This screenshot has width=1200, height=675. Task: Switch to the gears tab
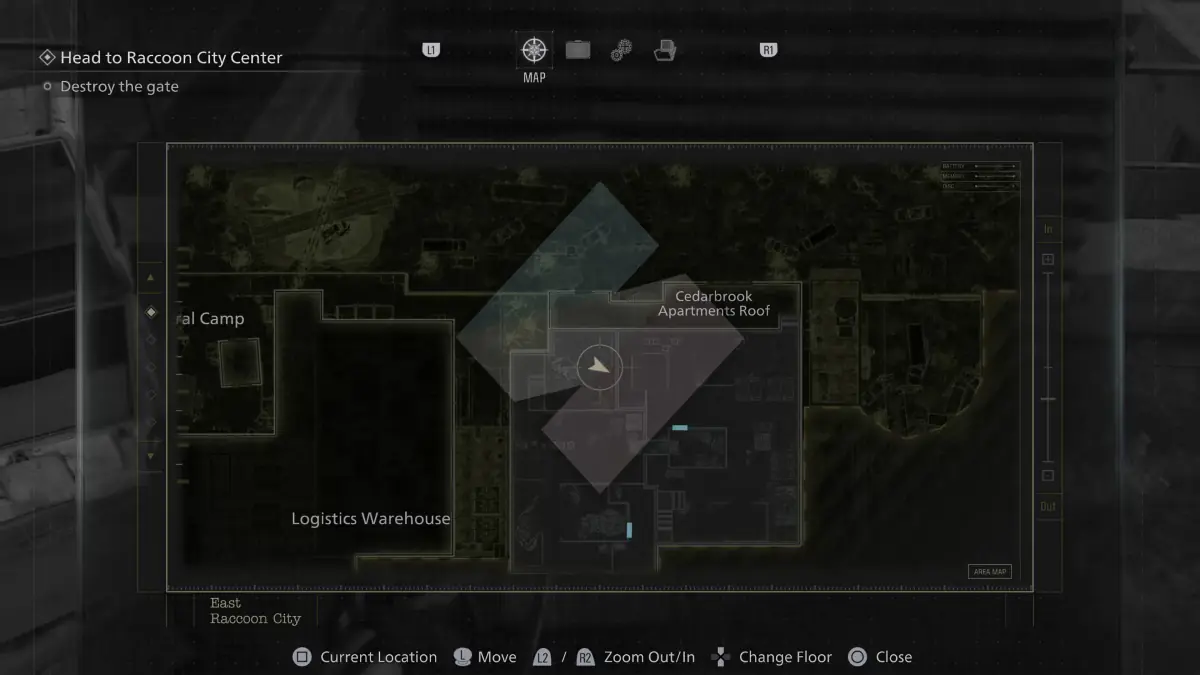[621, 51]
